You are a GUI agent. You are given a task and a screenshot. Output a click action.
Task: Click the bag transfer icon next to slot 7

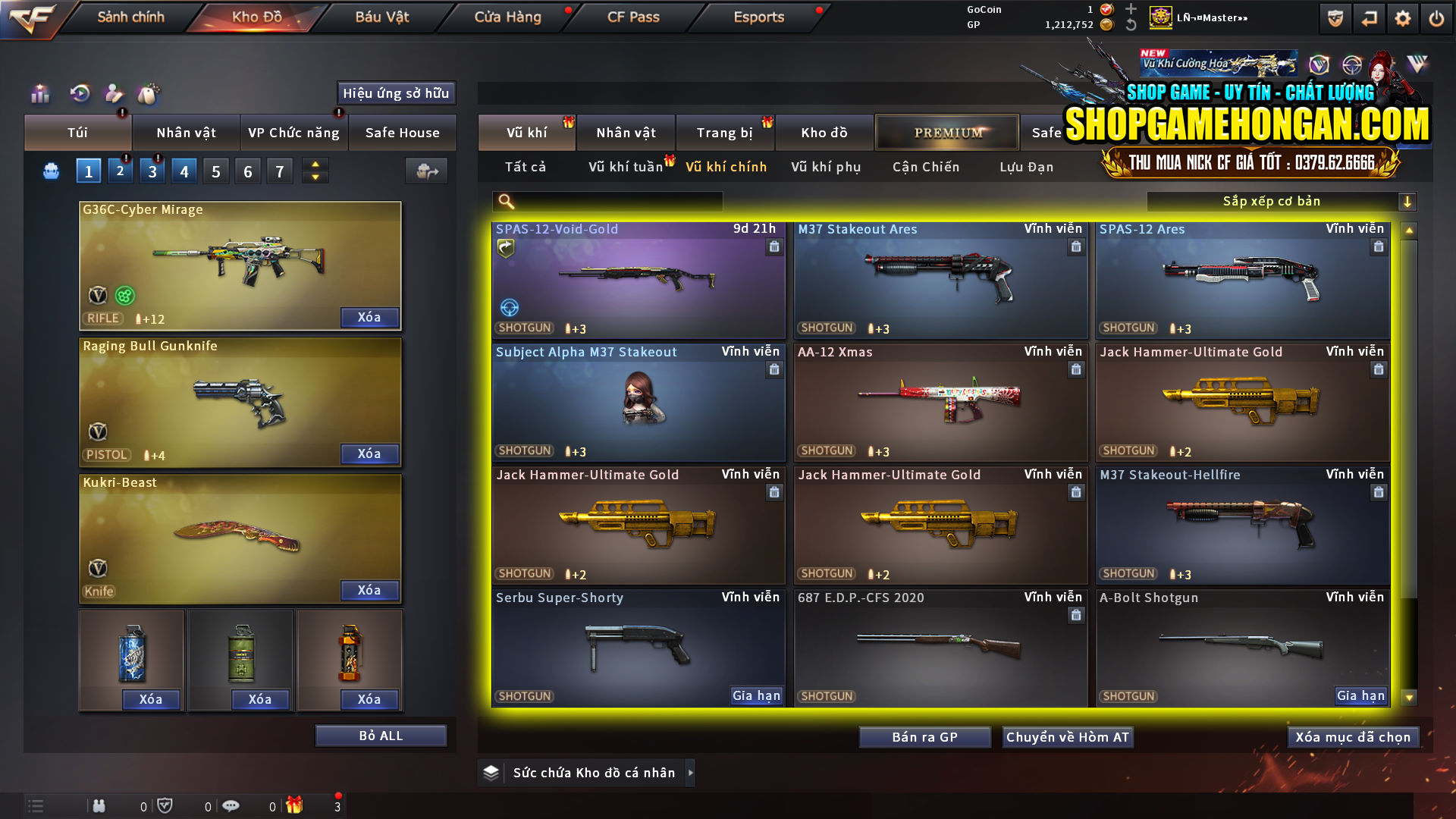[426, 171]
